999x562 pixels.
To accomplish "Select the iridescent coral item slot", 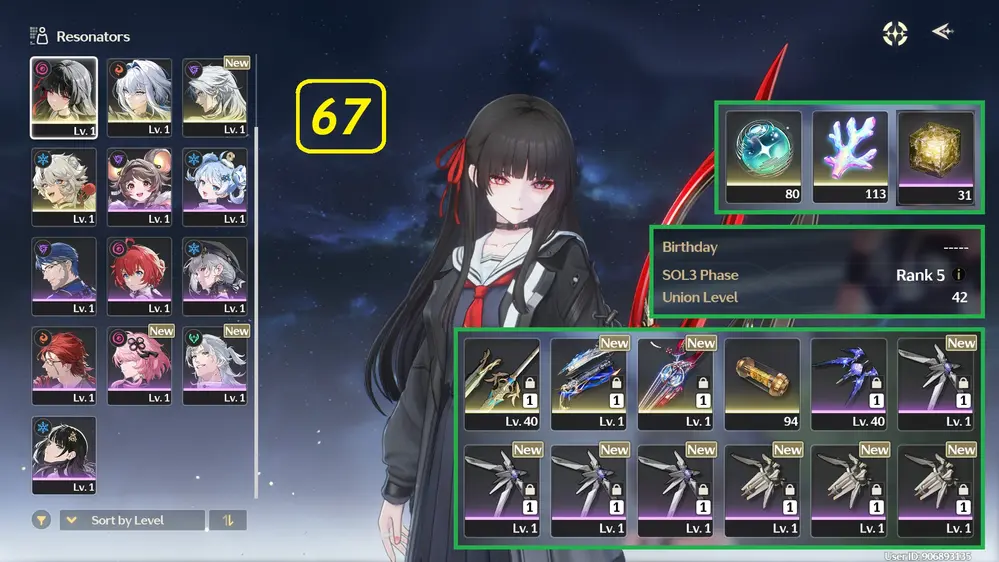I will pyautogui.click(x=850, y=157).
